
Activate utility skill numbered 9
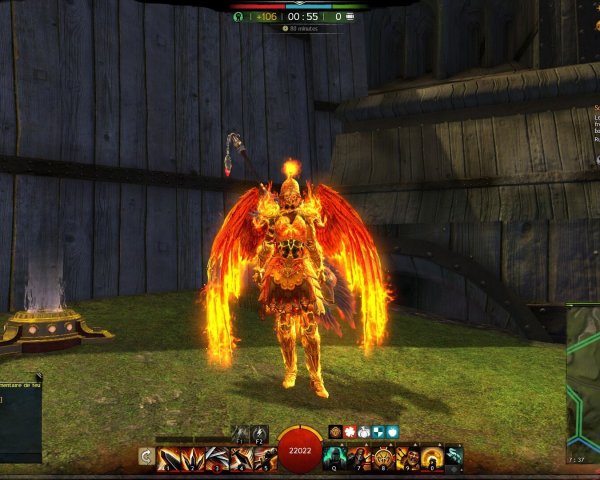[x=407, y=458]
